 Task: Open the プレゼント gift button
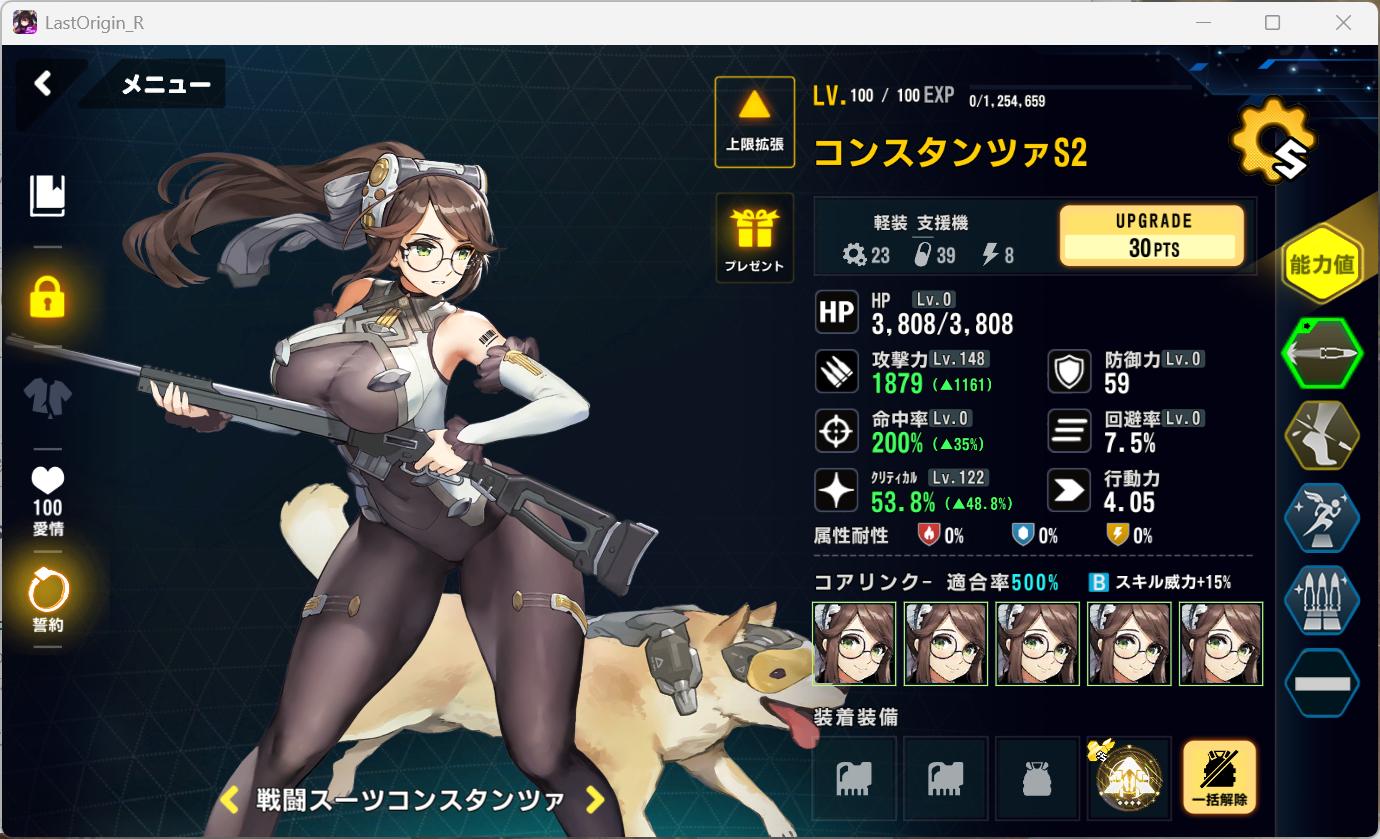[754, 238]
